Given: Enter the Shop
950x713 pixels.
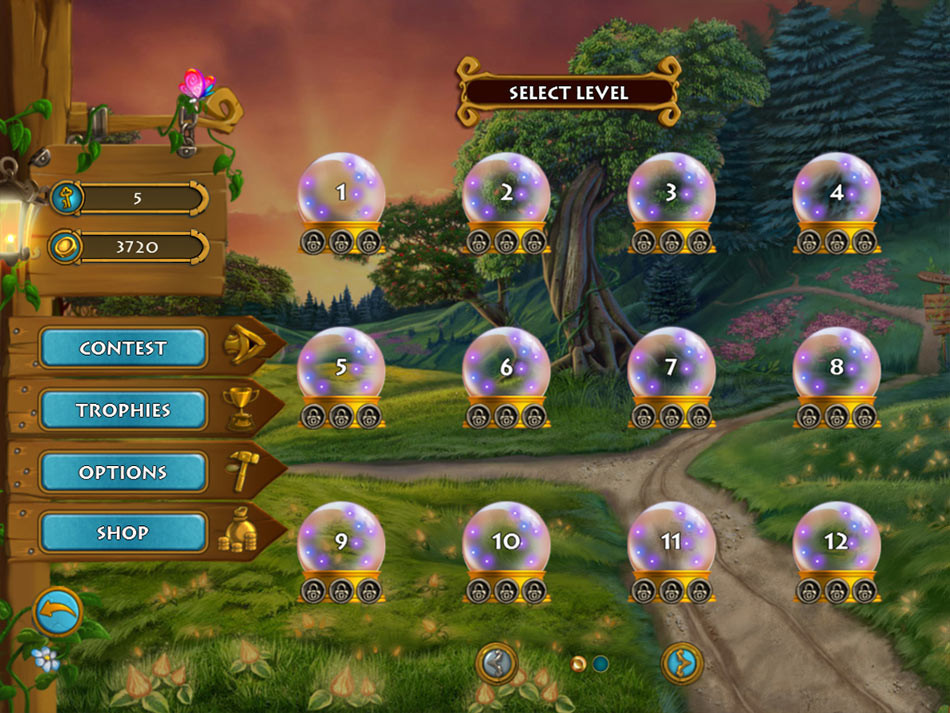Looking at the screenshot, I should tap(123, 533).
